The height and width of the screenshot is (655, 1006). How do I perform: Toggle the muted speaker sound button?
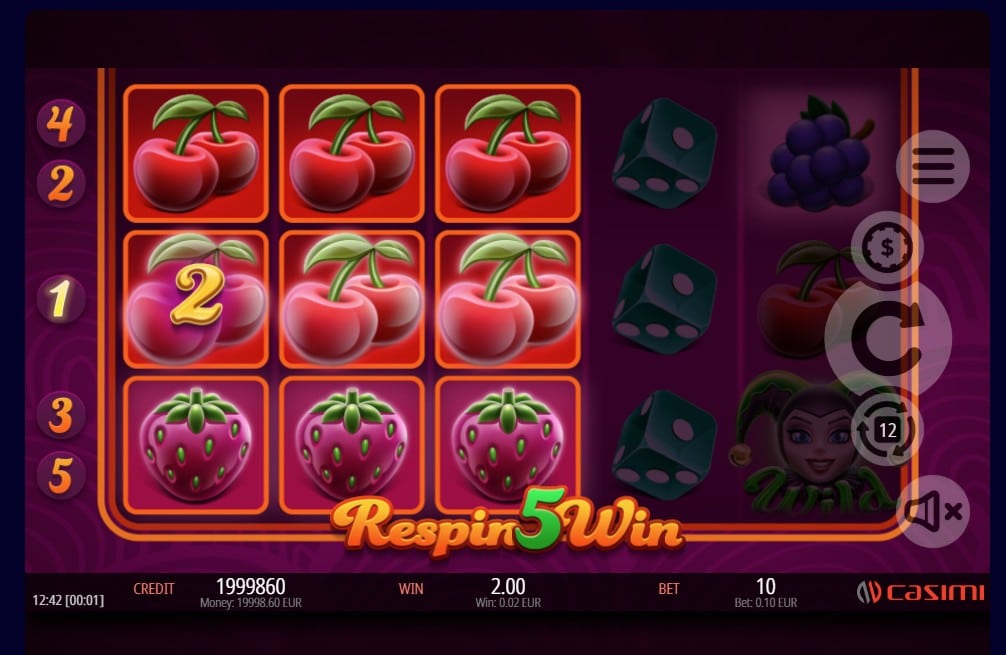point(931,512)
